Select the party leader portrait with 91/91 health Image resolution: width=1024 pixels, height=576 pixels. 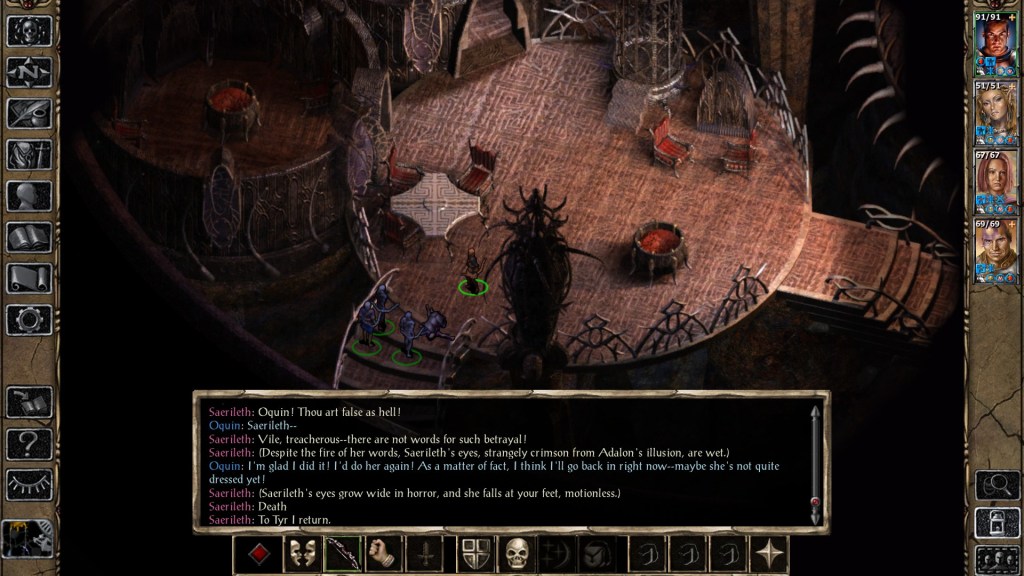994,42
